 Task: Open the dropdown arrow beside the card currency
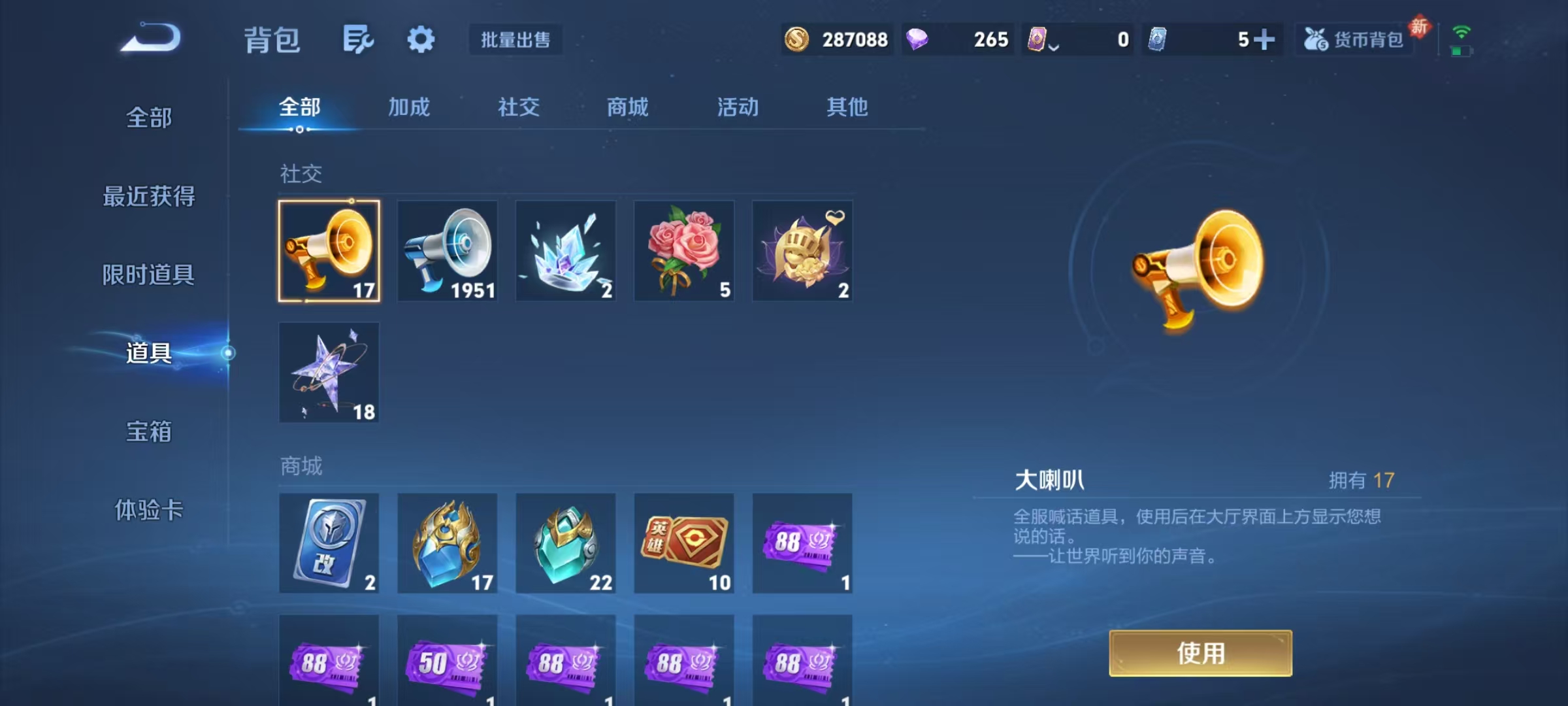coord(1053,46)
